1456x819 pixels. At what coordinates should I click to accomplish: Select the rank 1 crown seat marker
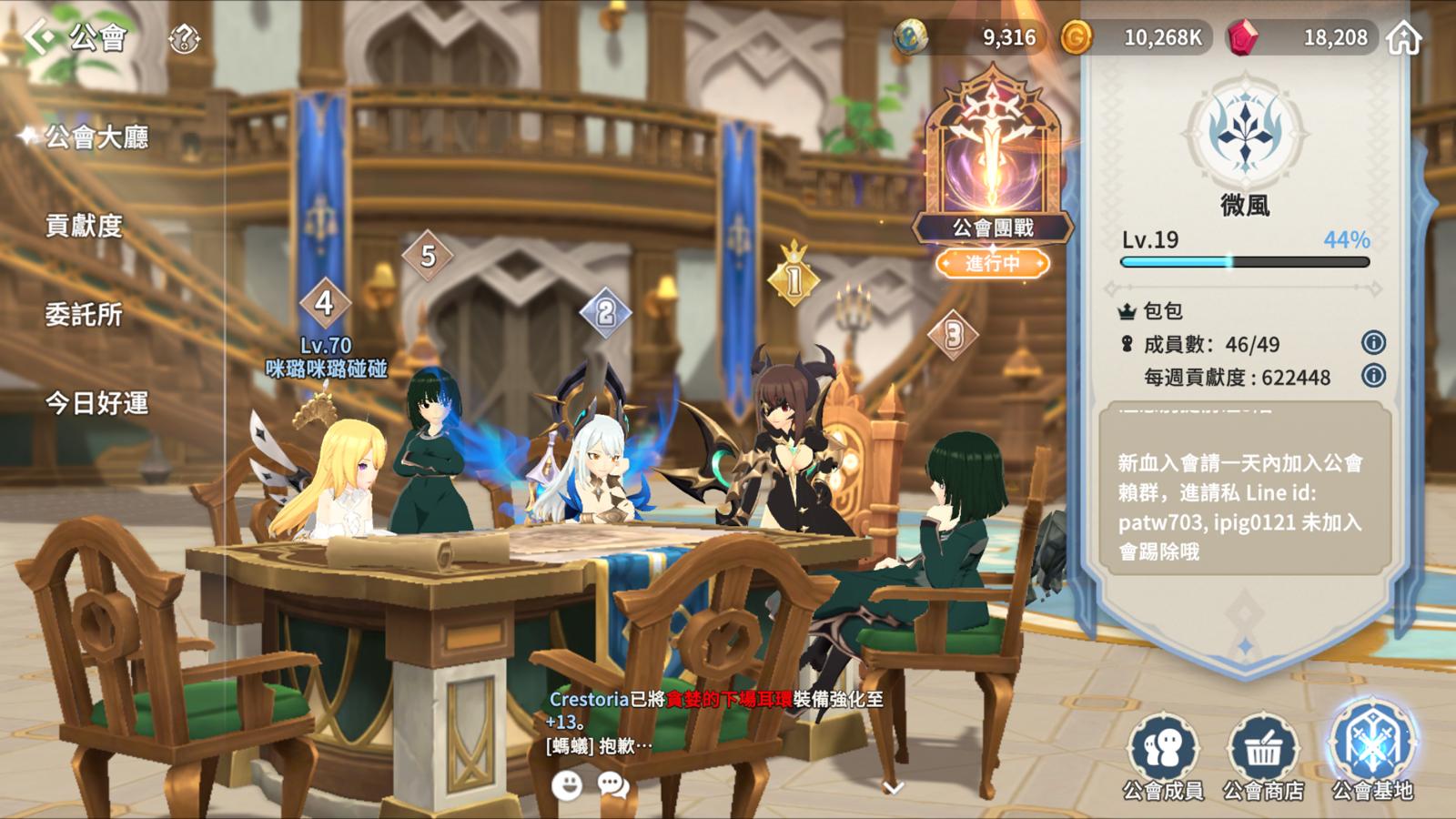click(x=794, y=278)
